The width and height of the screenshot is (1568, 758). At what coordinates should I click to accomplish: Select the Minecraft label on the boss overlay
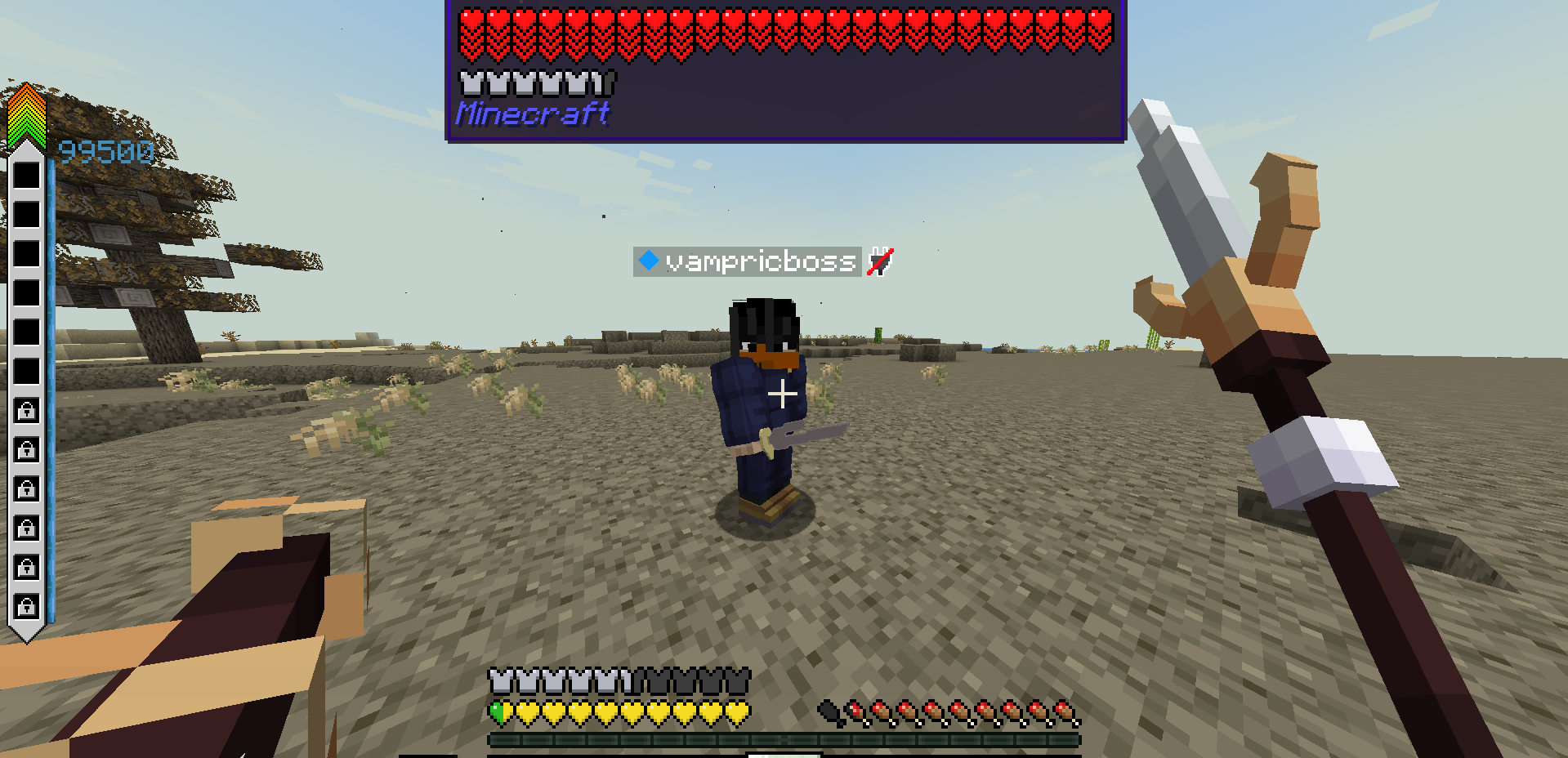point(531,114)
